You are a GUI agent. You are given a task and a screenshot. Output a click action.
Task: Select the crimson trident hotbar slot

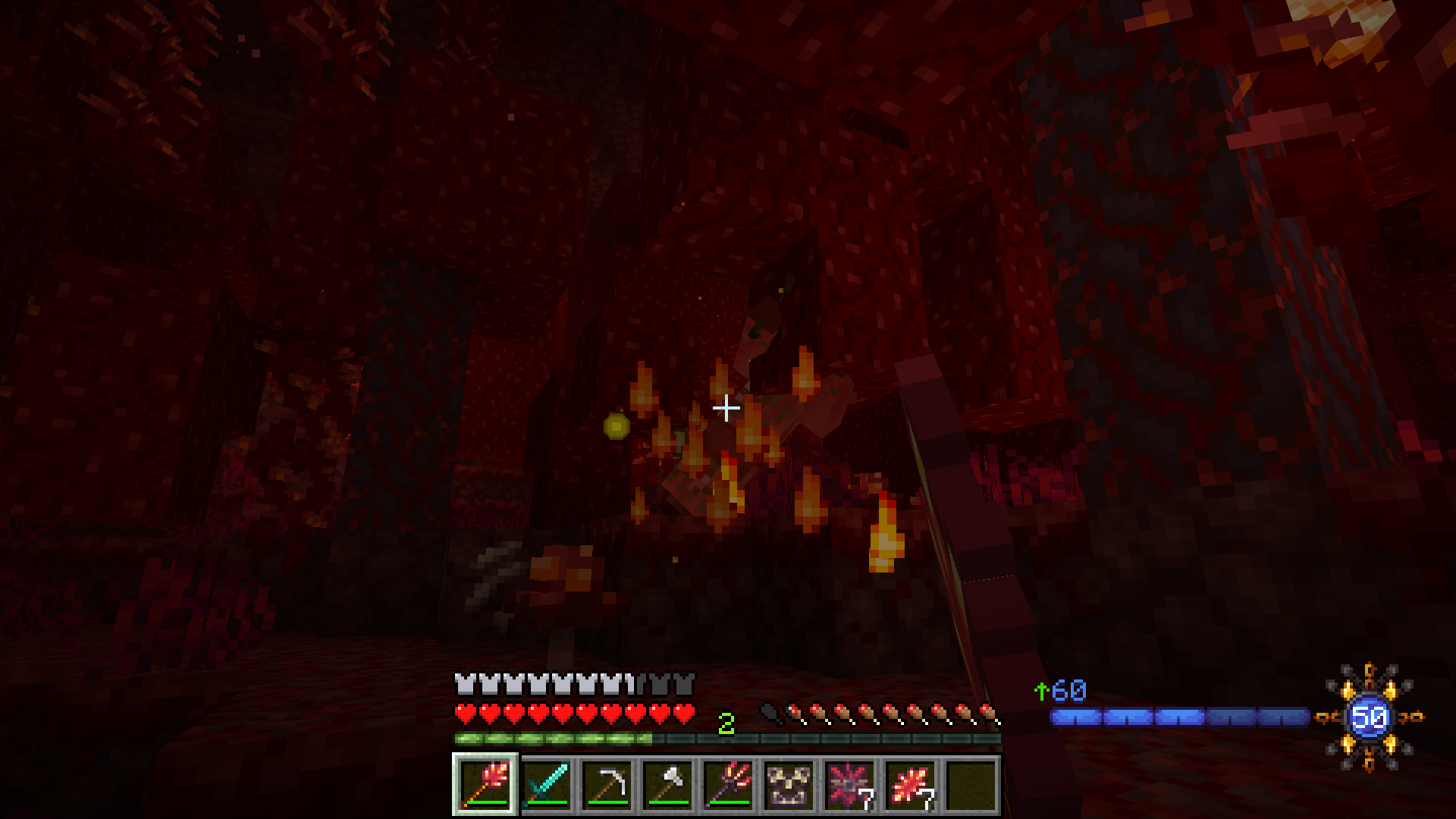click(728, 784)
